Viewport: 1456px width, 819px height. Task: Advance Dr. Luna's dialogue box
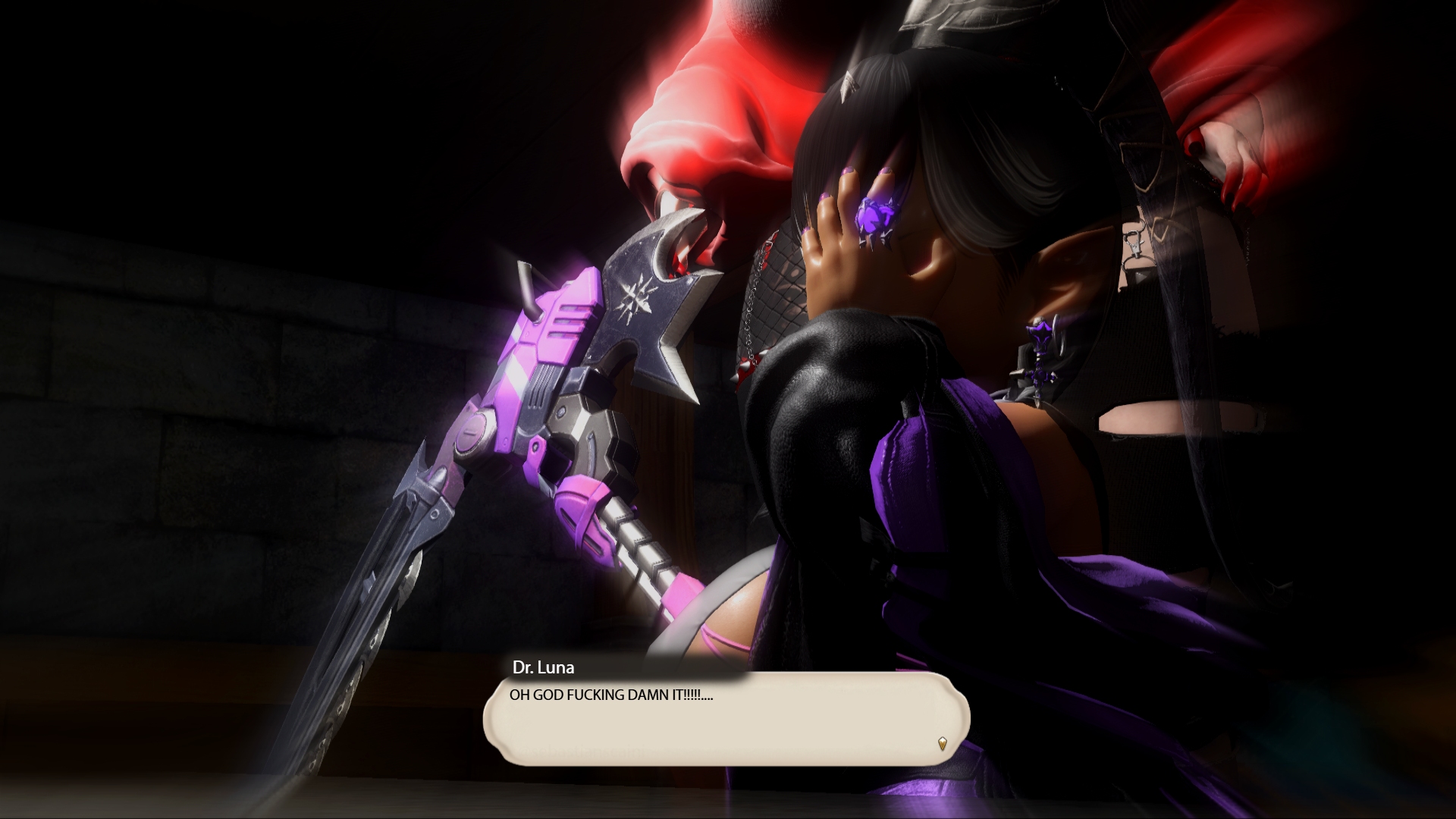(726, 719)
